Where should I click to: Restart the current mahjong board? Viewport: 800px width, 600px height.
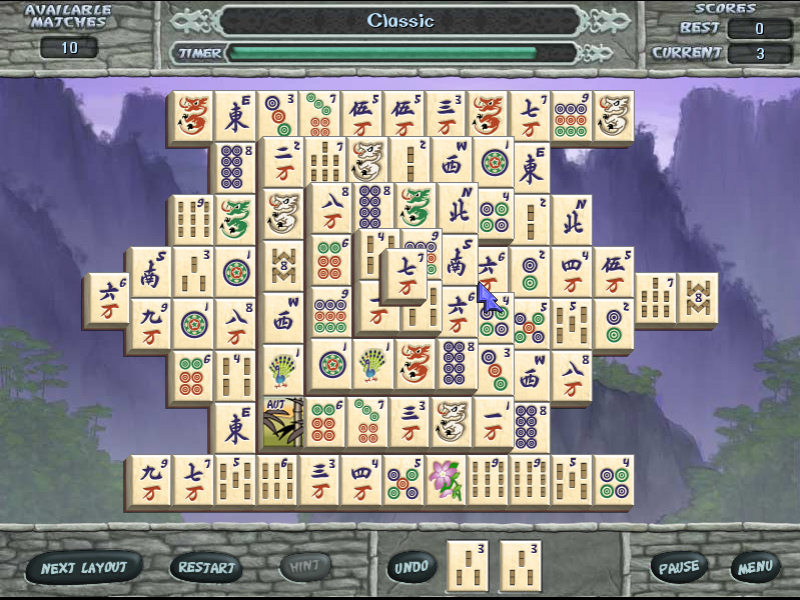pyautogui.click(x=207, y=568)
